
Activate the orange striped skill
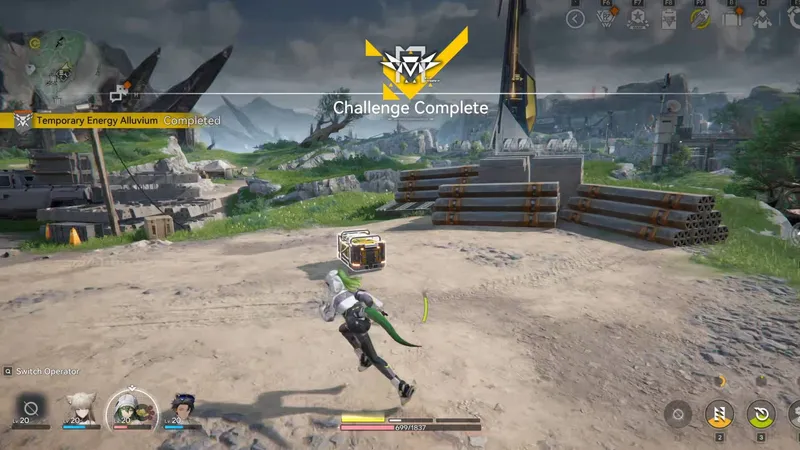pos(717,413)
